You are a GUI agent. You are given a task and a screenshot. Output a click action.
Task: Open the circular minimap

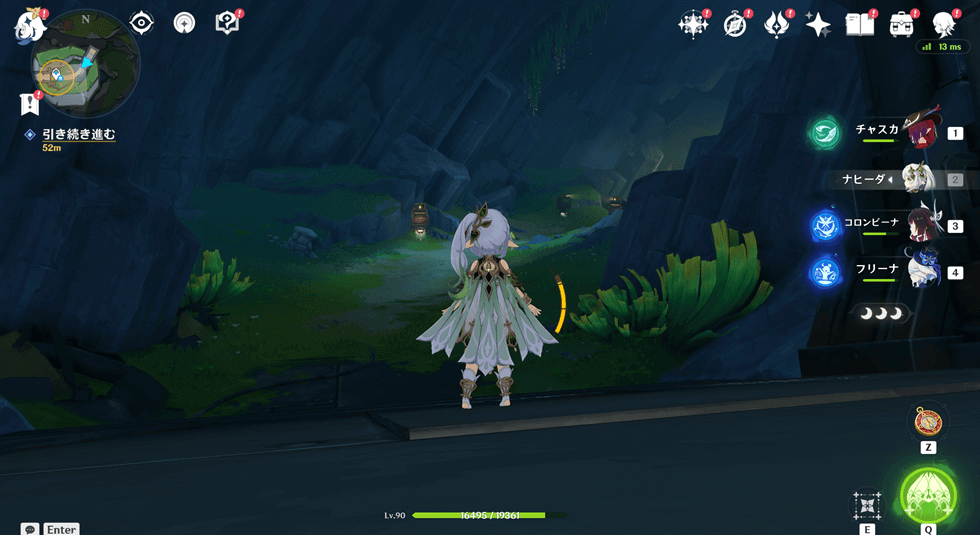pyautogui.click(x=85, y=63)
